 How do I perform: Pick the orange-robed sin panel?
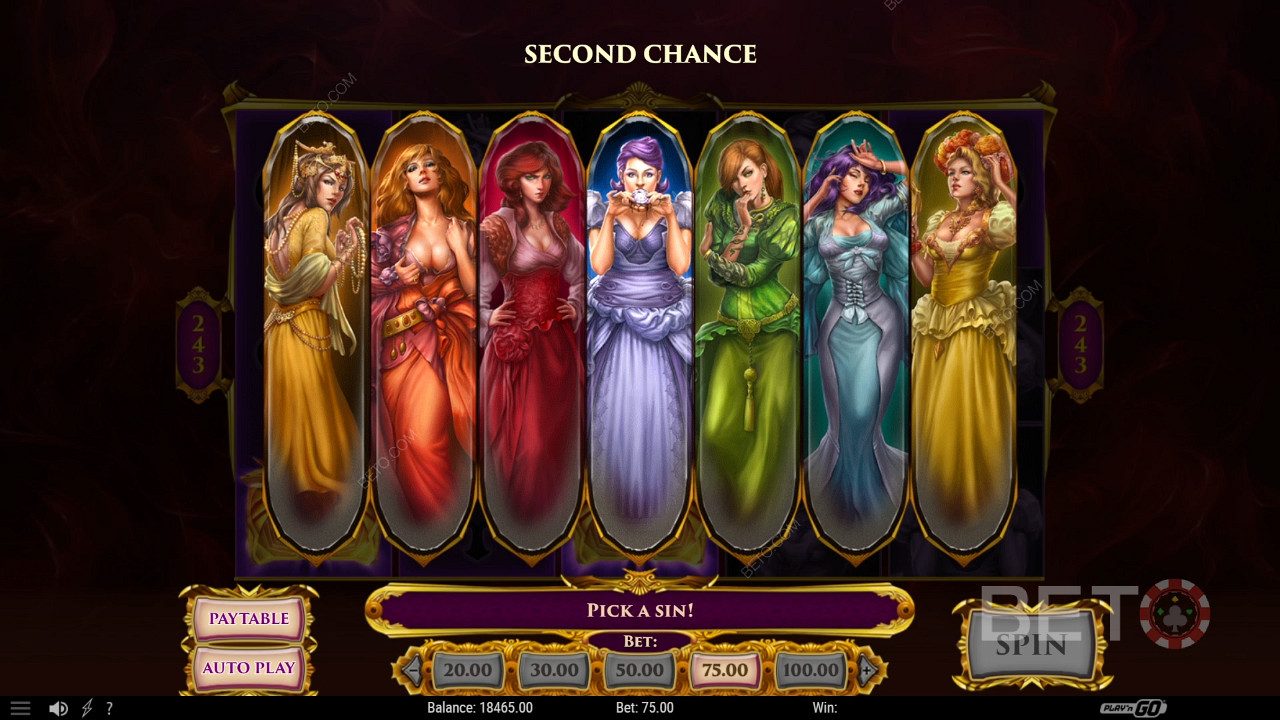pyautogui.click(x=423, y=330)
